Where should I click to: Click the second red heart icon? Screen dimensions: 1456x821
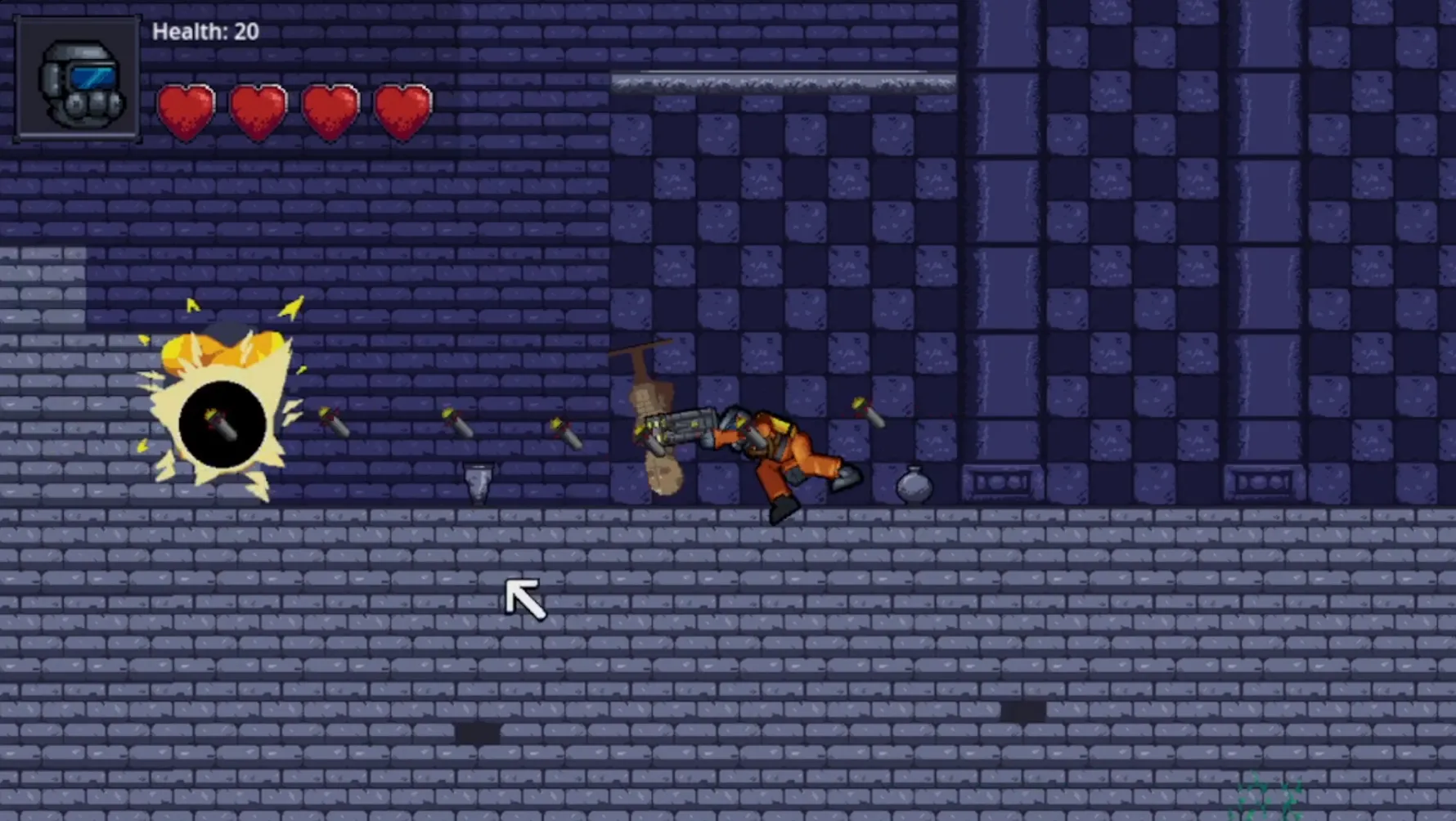coord(258,109)
